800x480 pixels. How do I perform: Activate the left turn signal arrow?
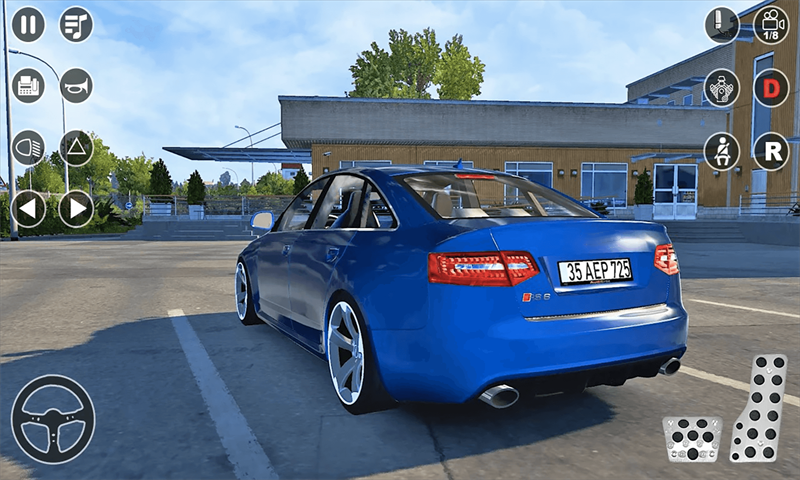[x=28, y=209]
